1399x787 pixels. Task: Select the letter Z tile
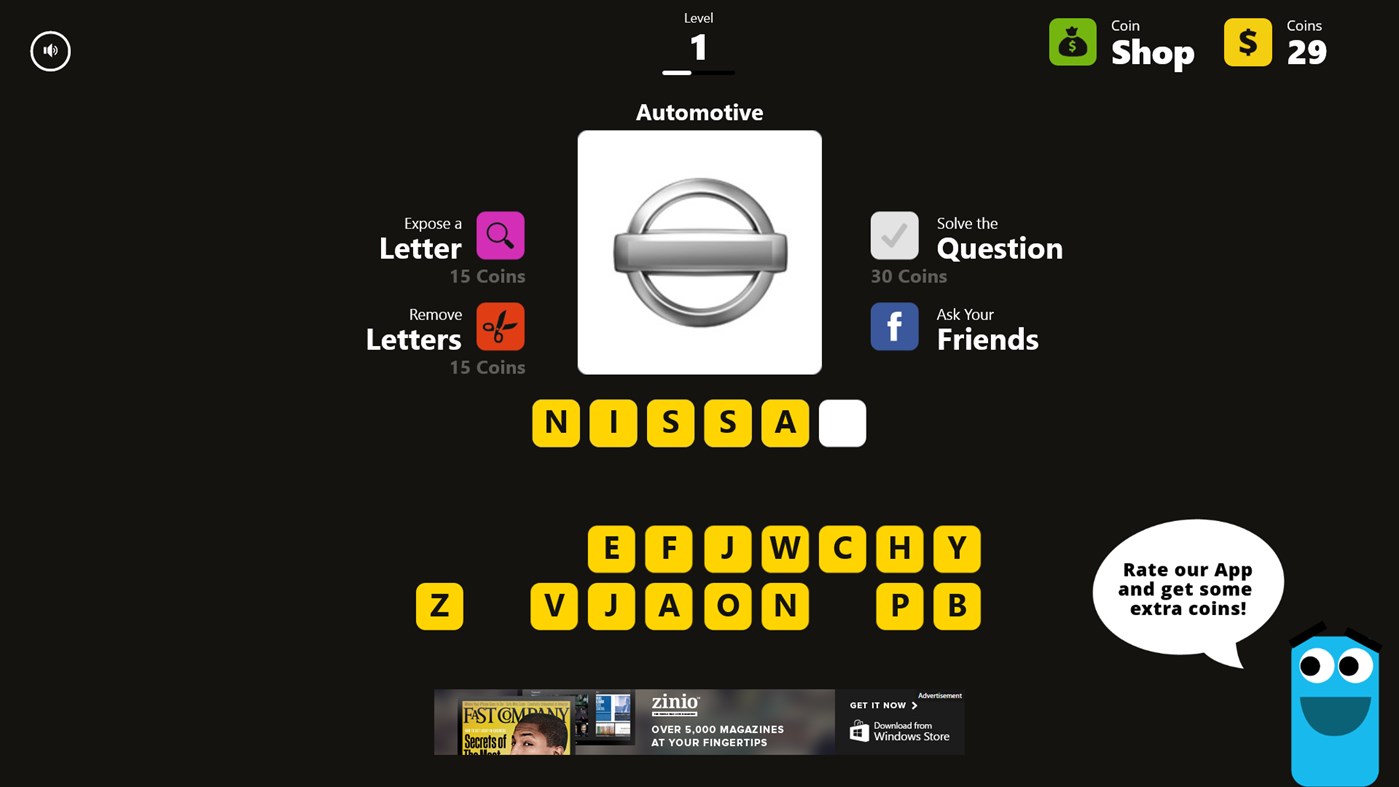[x=439, y=606]
